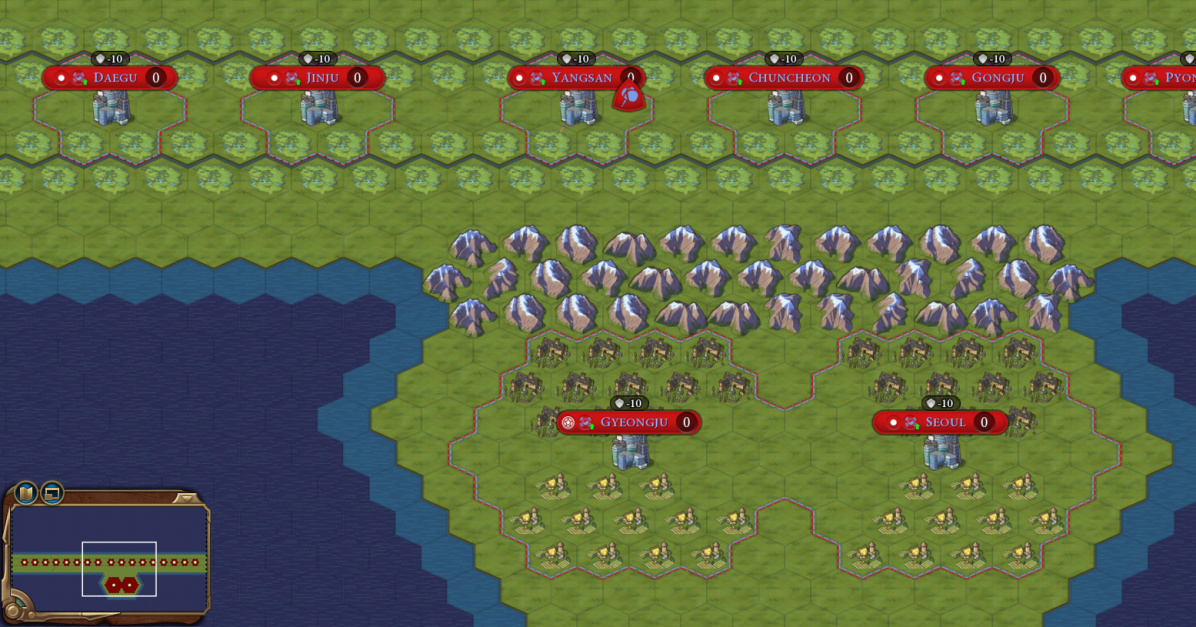
Task: Choose the Gyeongju capital banner
Action: tap(628, 422)
